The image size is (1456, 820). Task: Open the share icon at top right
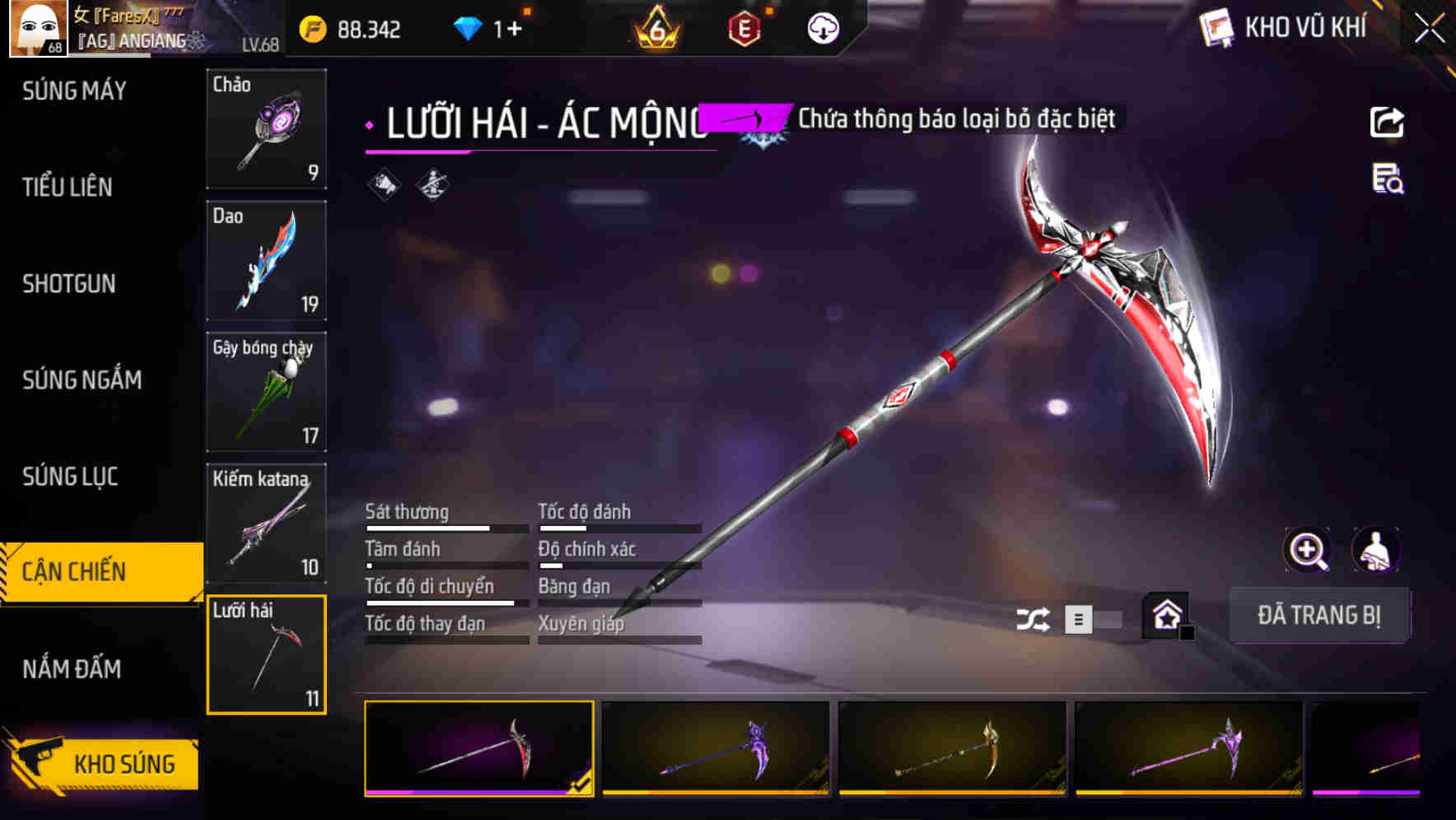click(1387, 121)
